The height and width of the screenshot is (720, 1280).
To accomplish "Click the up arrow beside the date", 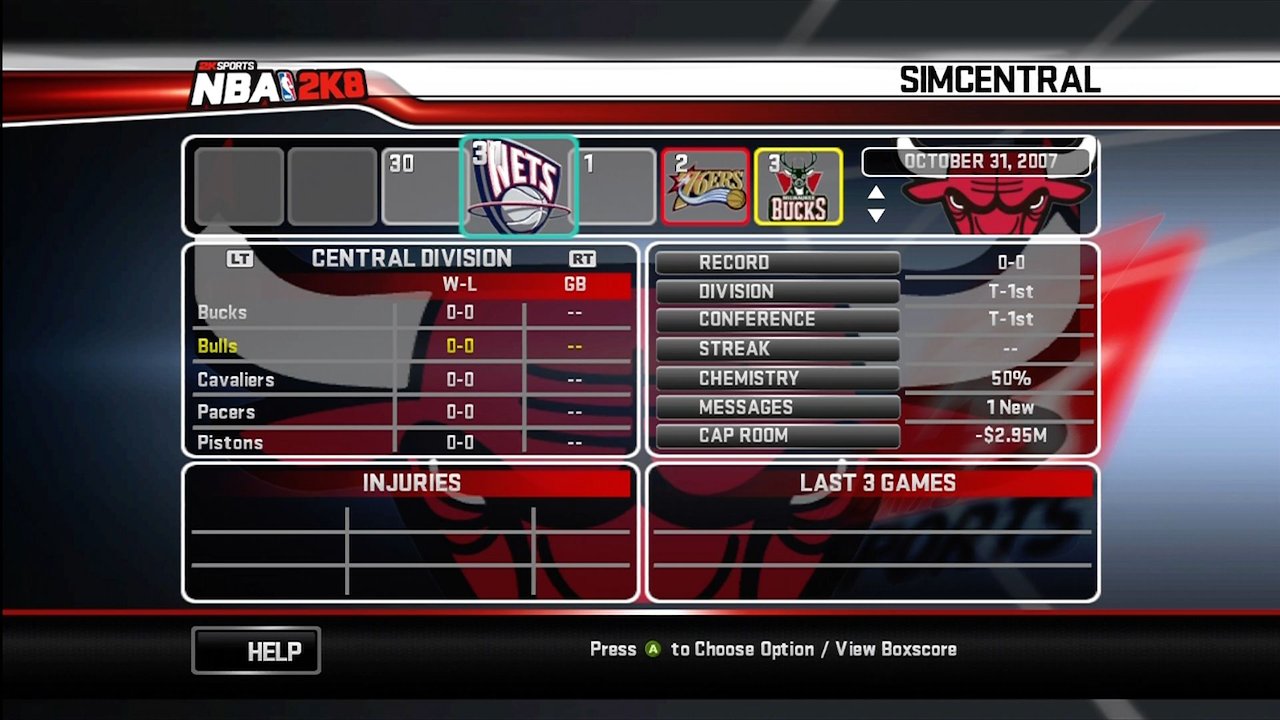I will (x=876, y=193).
